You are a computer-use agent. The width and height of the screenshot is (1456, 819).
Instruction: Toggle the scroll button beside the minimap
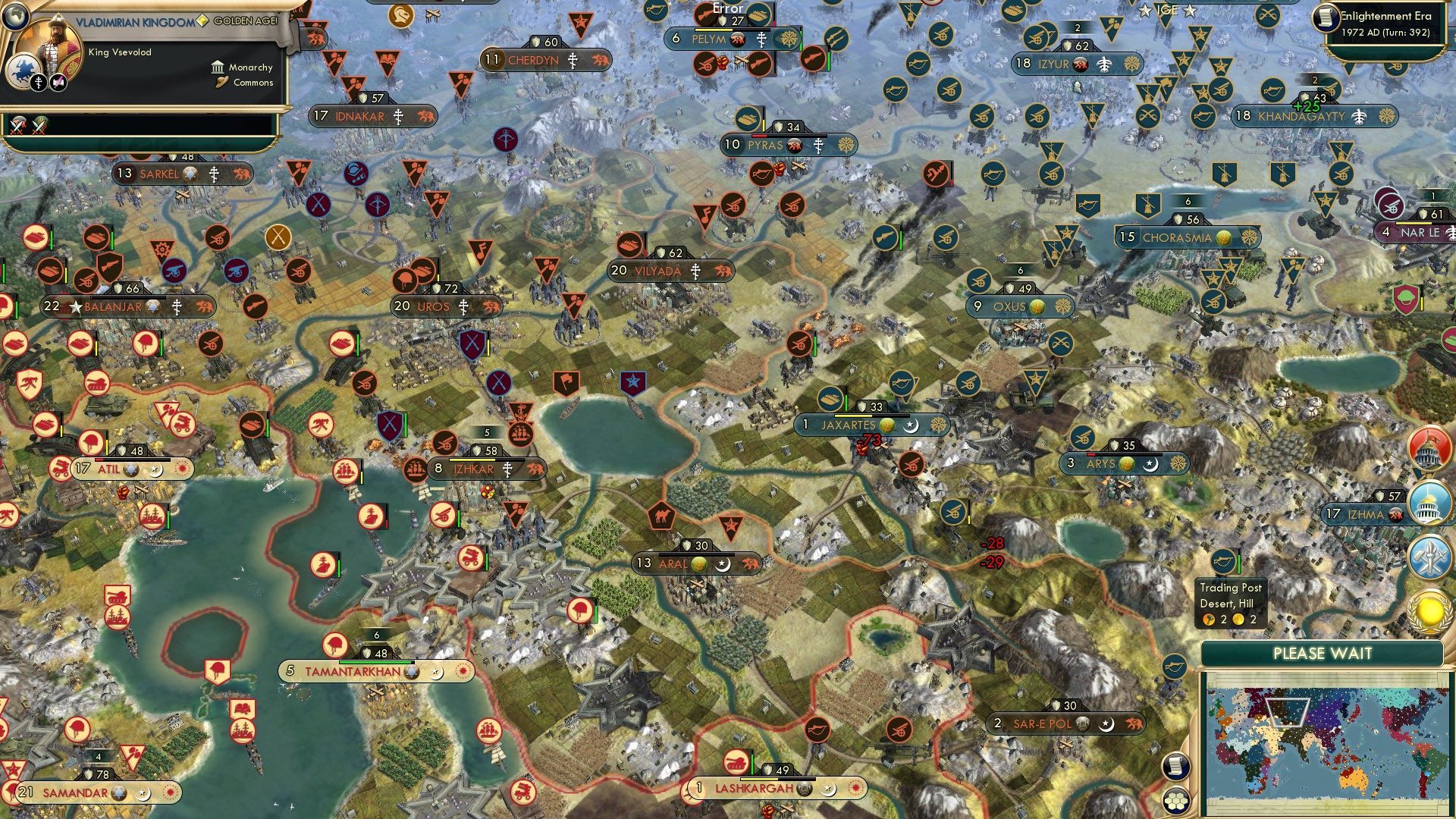coord(1175,766)
